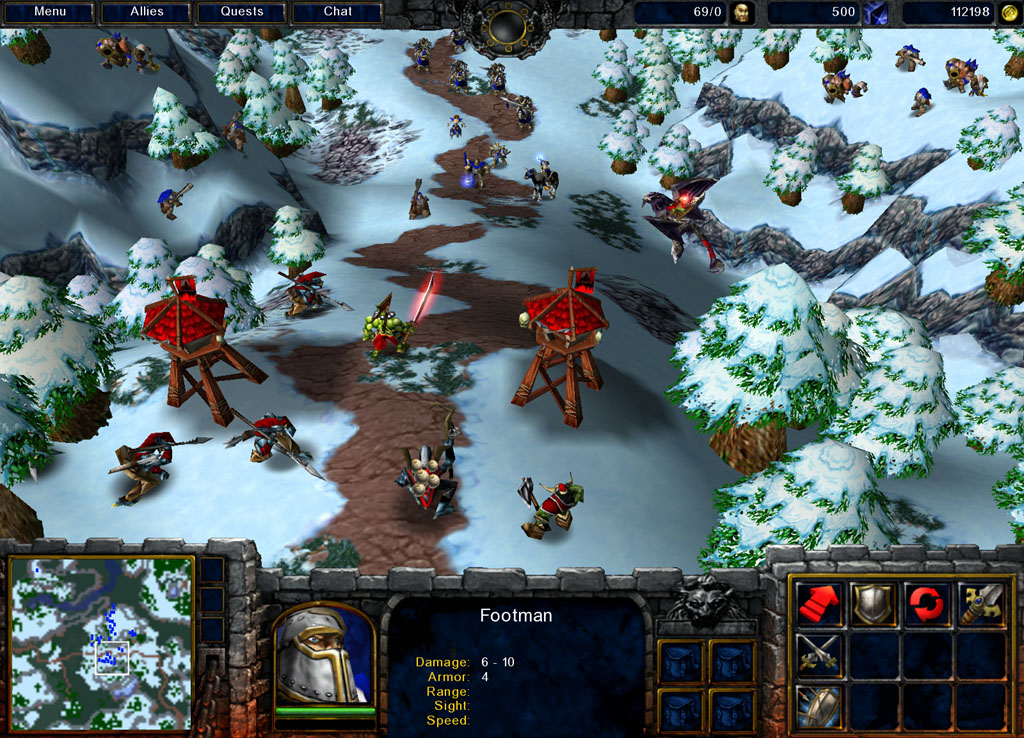Activate the crossed swords command
The image size is (1024, 738).
[x=818, y=655]
